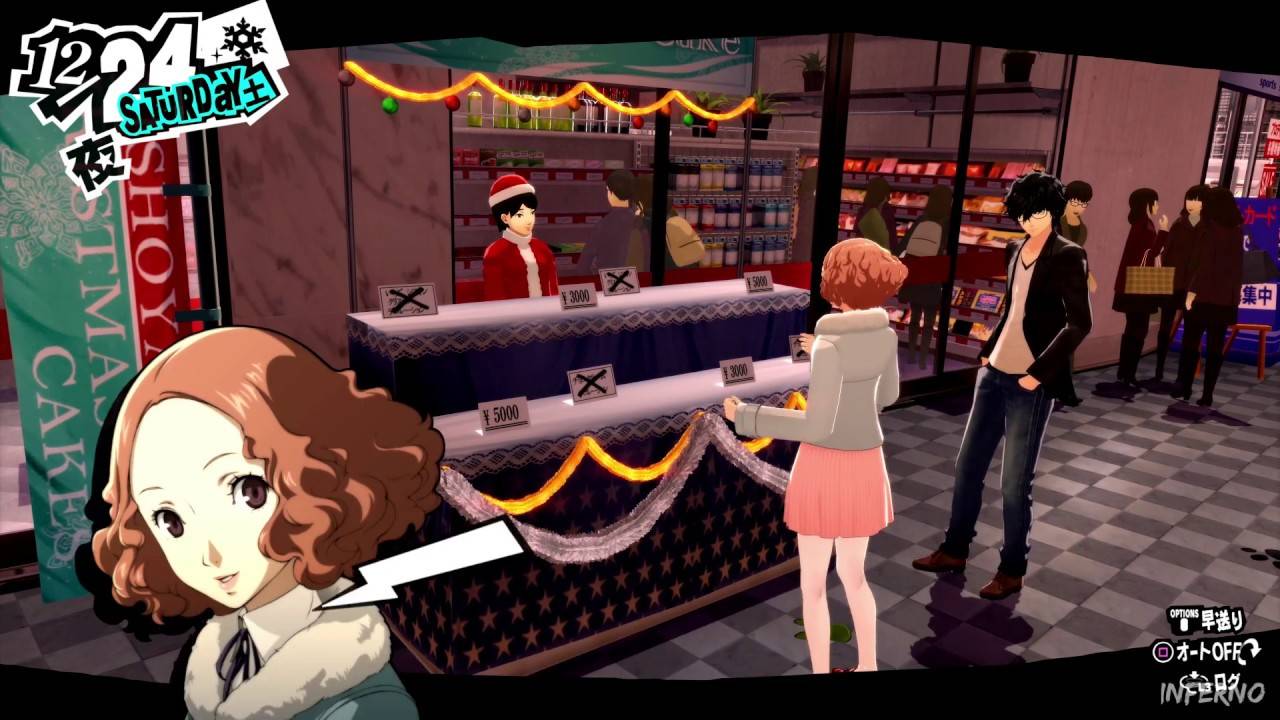Open the message log via ログ label

point(1228,680)
